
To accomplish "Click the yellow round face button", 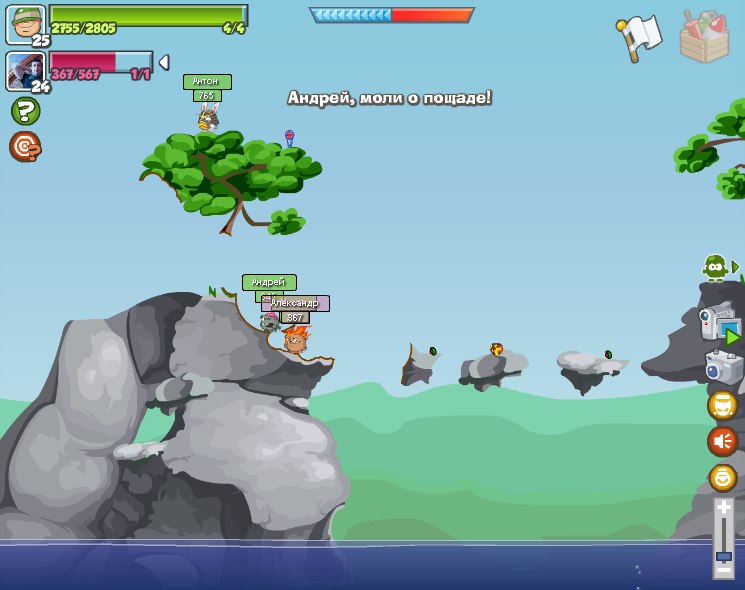I will click(722, 405).
